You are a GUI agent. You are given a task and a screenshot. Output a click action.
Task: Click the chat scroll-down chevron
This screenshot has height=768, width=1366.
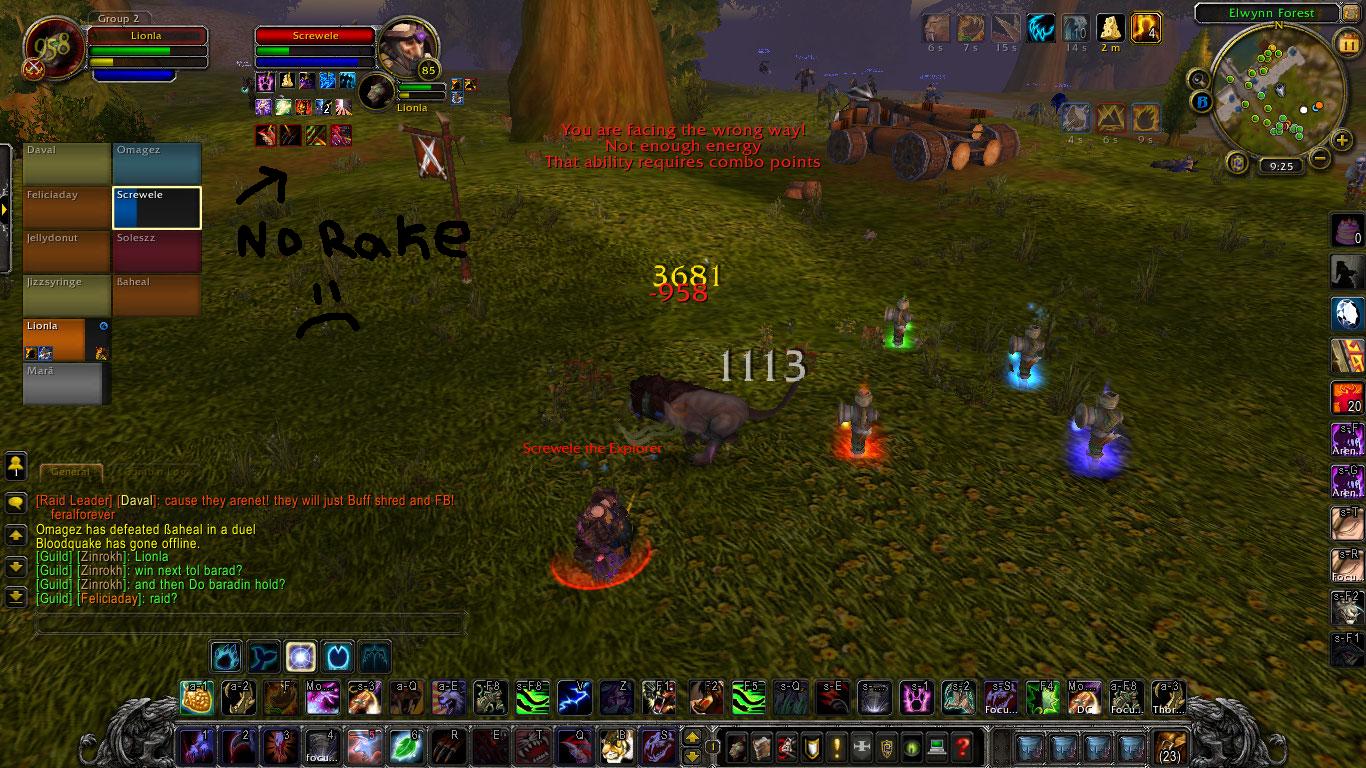[14, 566]
